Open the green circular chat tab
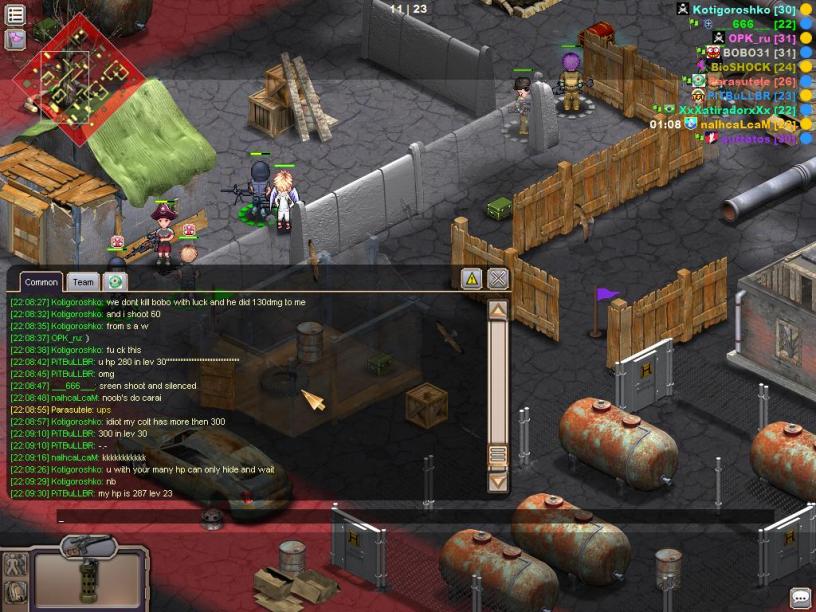 point(116,282)
